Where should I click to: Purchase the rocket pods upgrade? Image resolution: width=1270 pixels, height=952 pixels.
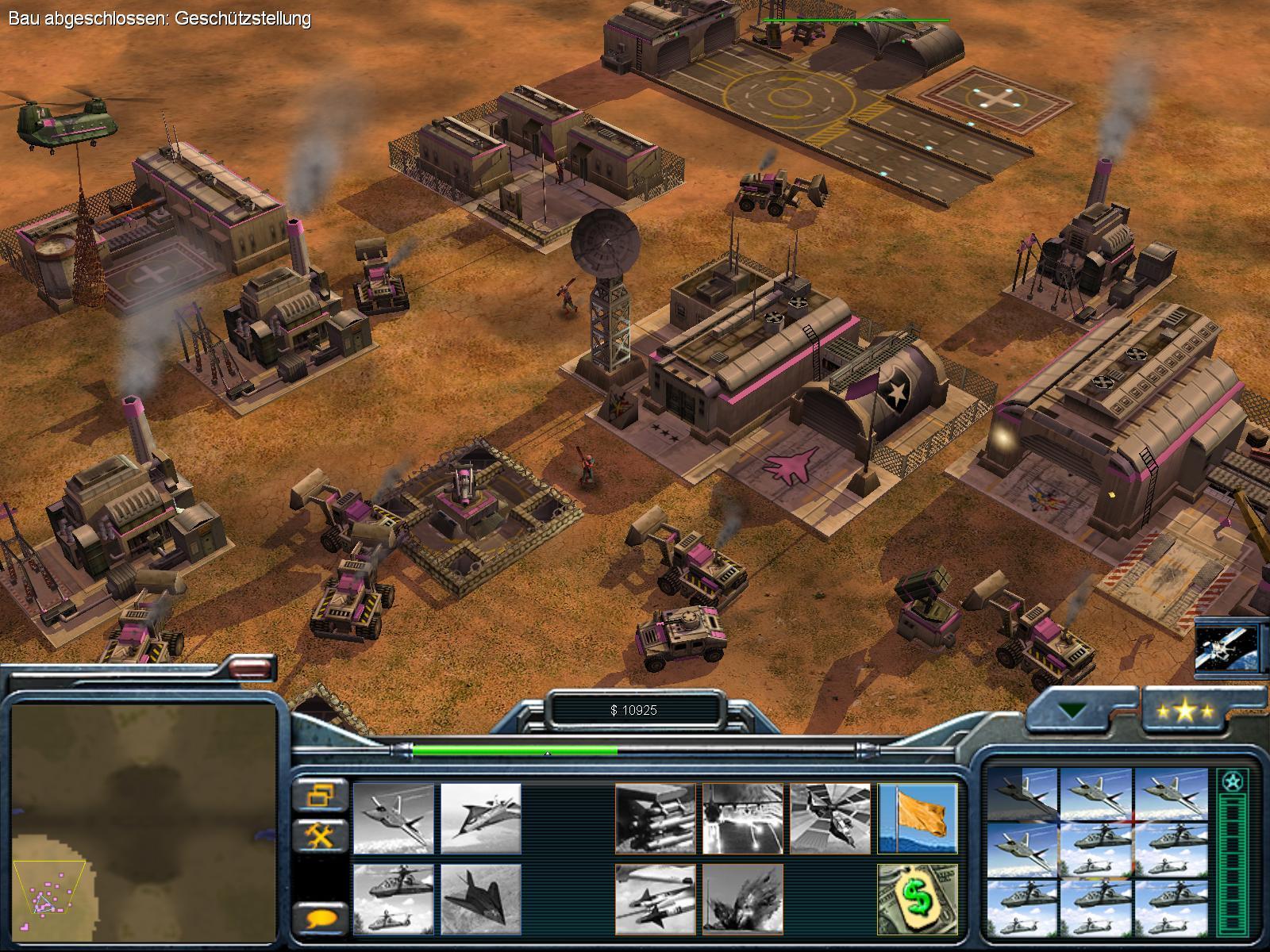[656, 819]
